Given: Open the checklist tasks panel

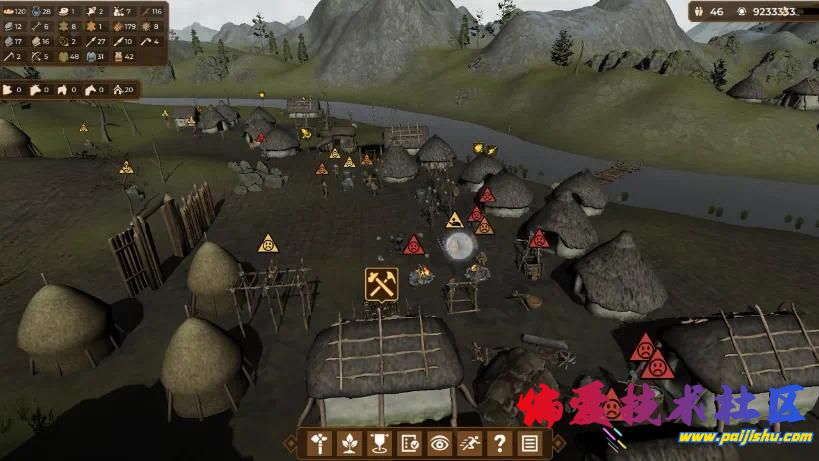Looking at the screenshot, I should pos(410,444).
